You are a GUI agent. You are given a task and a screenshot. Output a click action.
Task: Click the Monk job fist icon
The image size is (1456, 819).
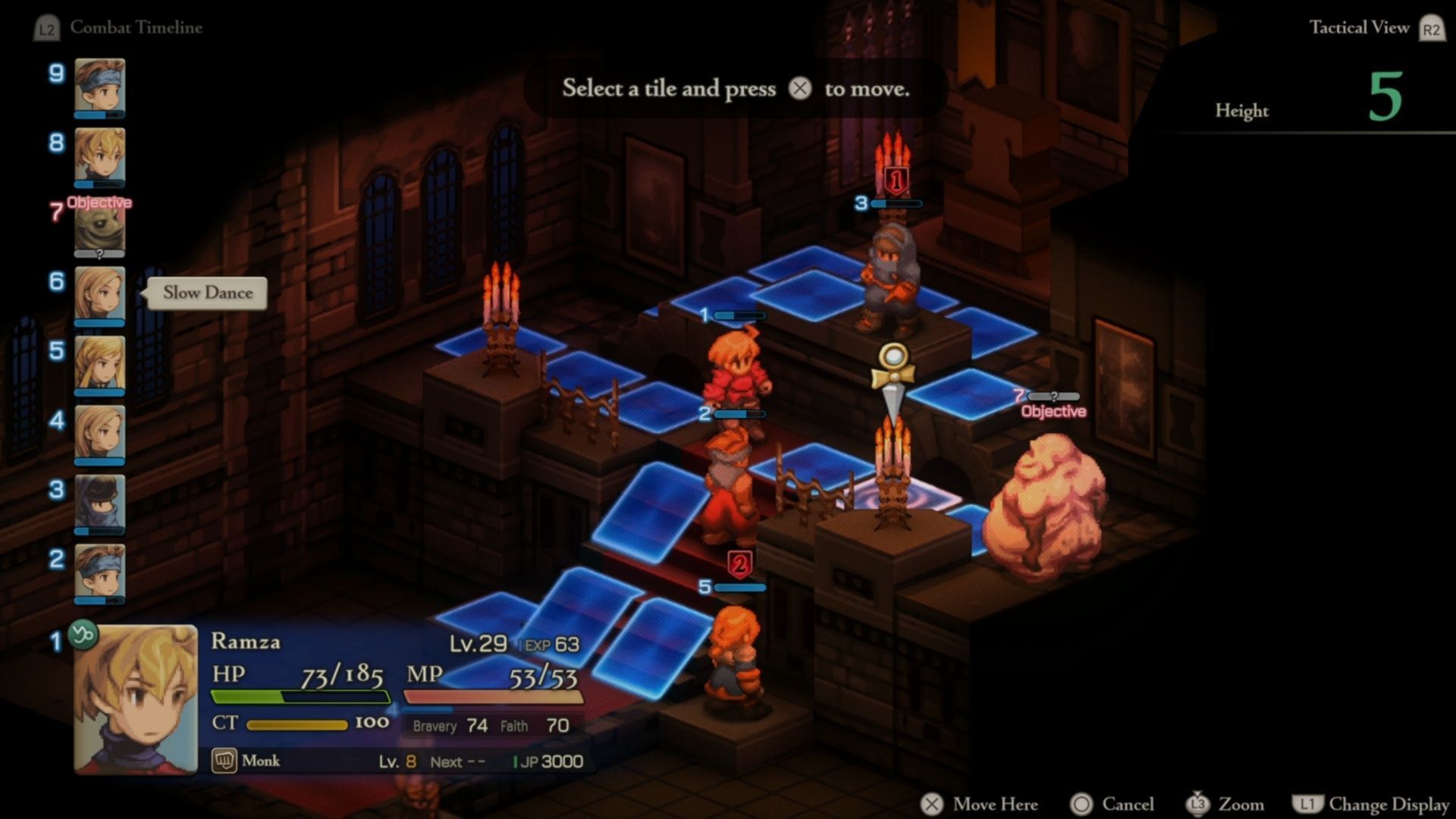click(224, 761)
